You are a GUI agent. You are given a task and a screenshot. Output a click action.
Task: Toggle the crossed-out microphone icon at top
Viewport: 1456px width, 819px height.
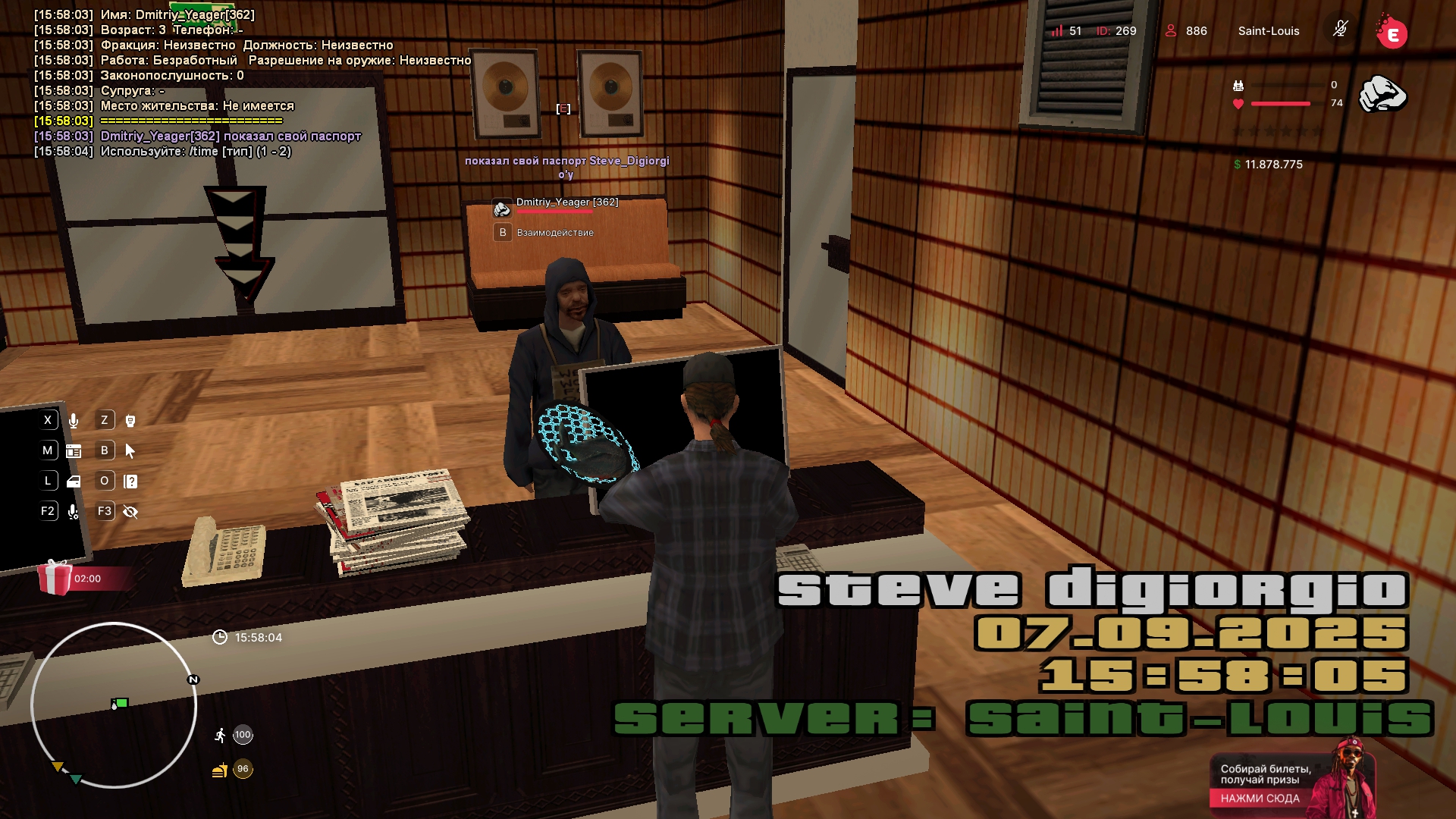[x=1340, y=30]
